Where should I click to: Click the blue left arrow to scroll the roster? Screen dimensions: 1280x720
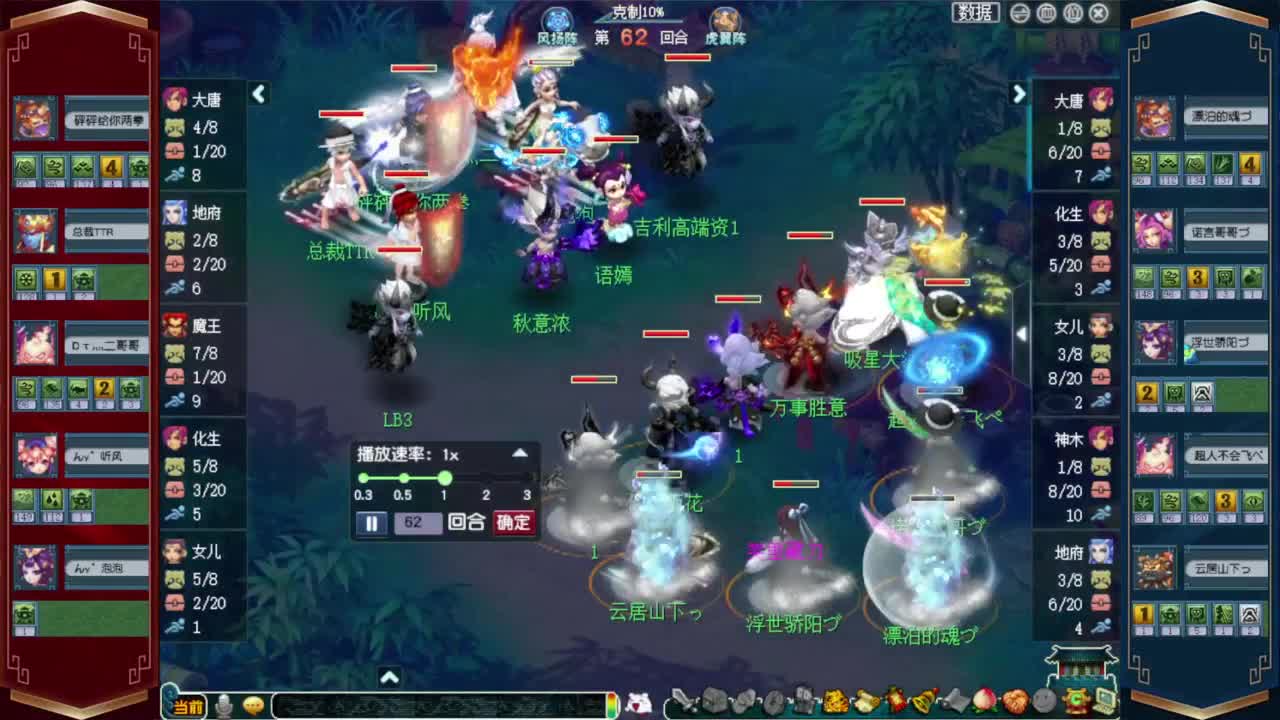[x=259, y=94]
